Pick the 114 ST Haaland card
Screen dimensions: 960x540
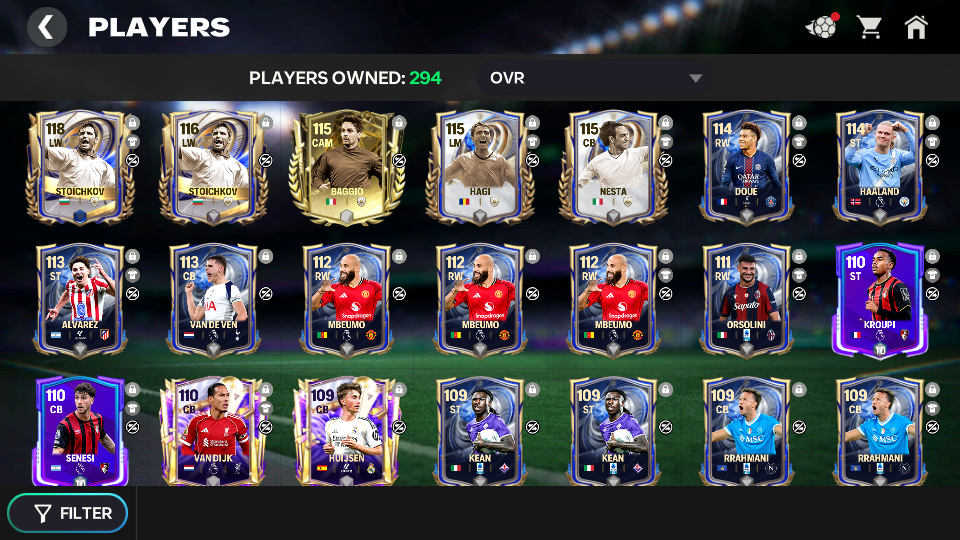tap(879, 166)
